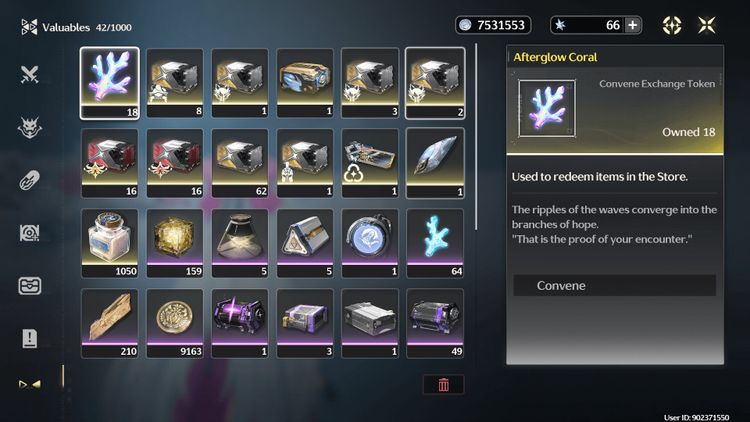Add more currency with the plus button

(632, 25)
